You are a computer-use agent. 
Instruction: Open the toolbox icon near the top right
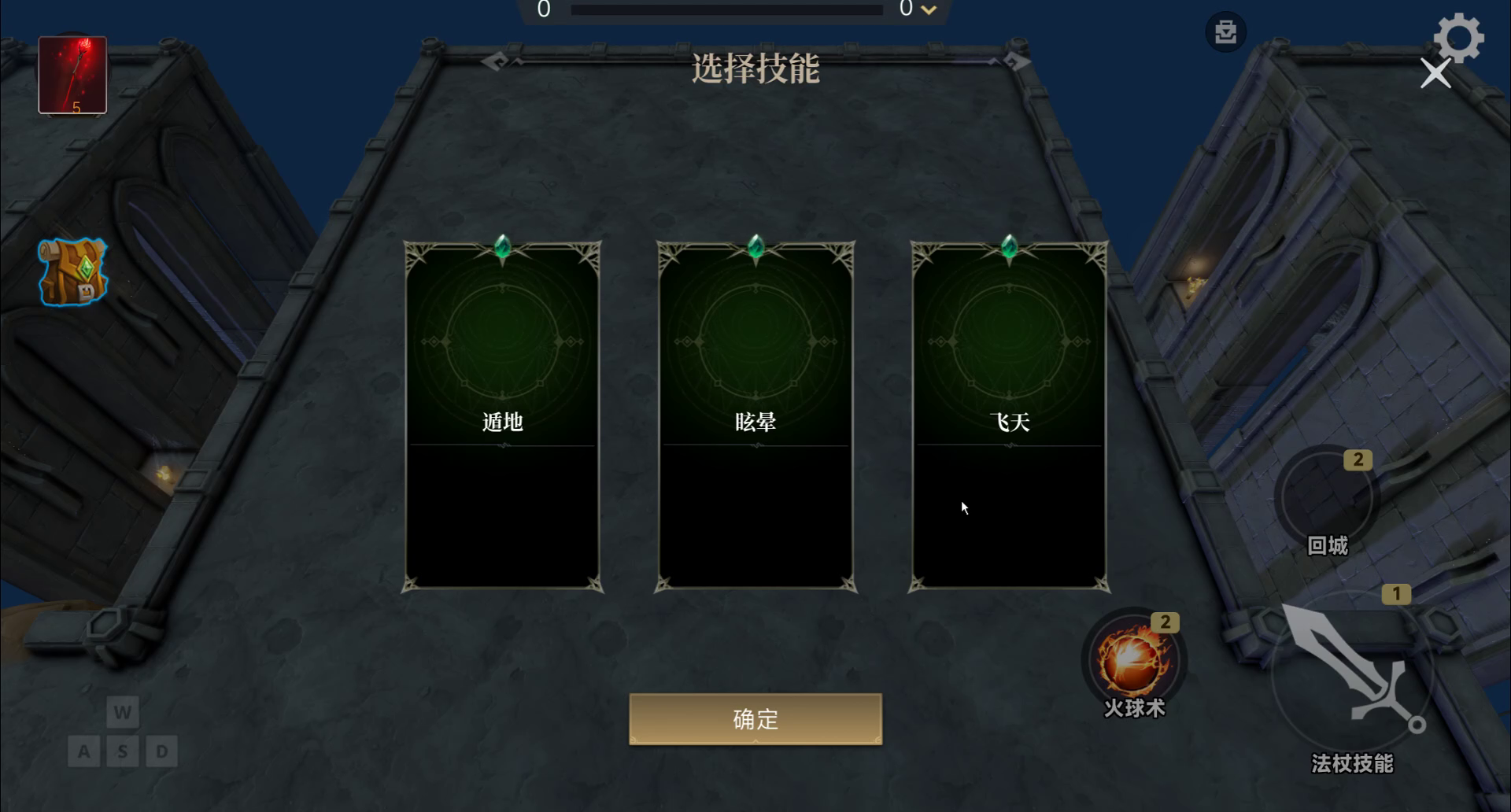point(1225,31)
